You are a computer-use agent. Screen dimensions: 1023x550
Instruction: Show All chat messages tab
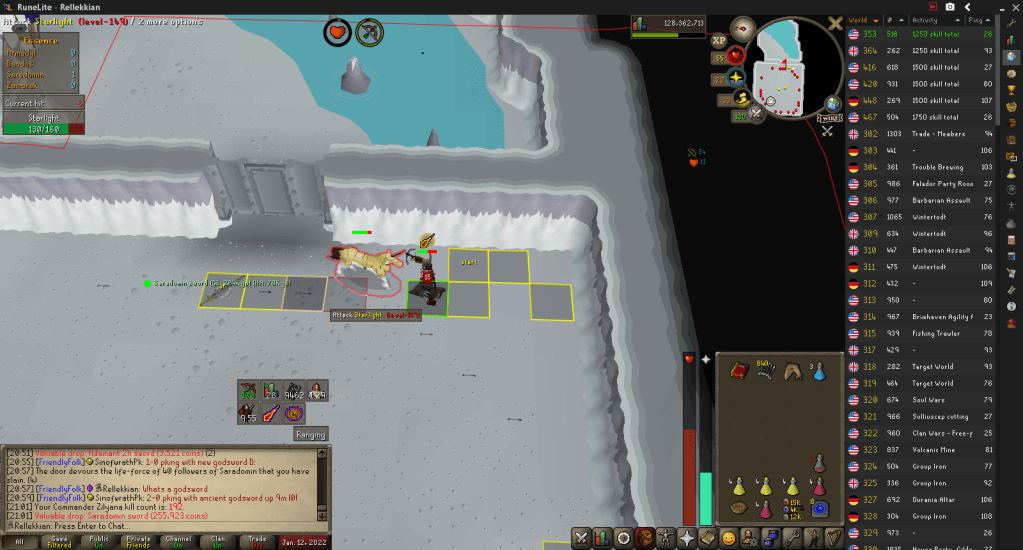pos(19,541)
